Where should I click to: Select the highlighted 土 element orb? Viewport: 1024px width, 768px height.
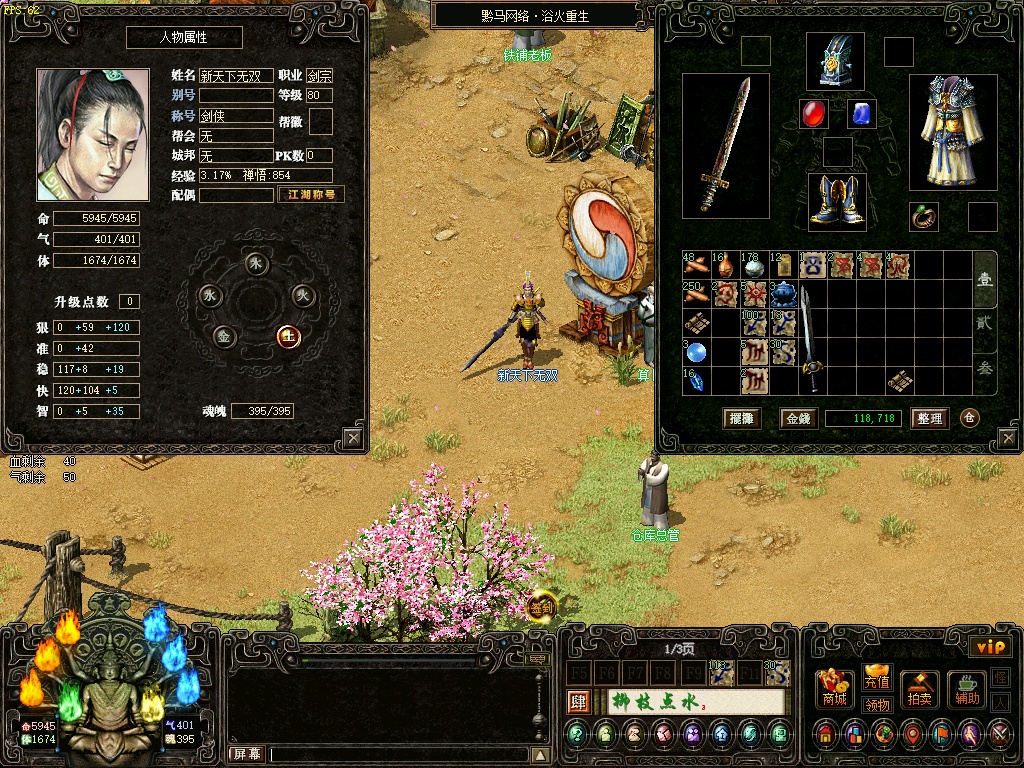288,337
